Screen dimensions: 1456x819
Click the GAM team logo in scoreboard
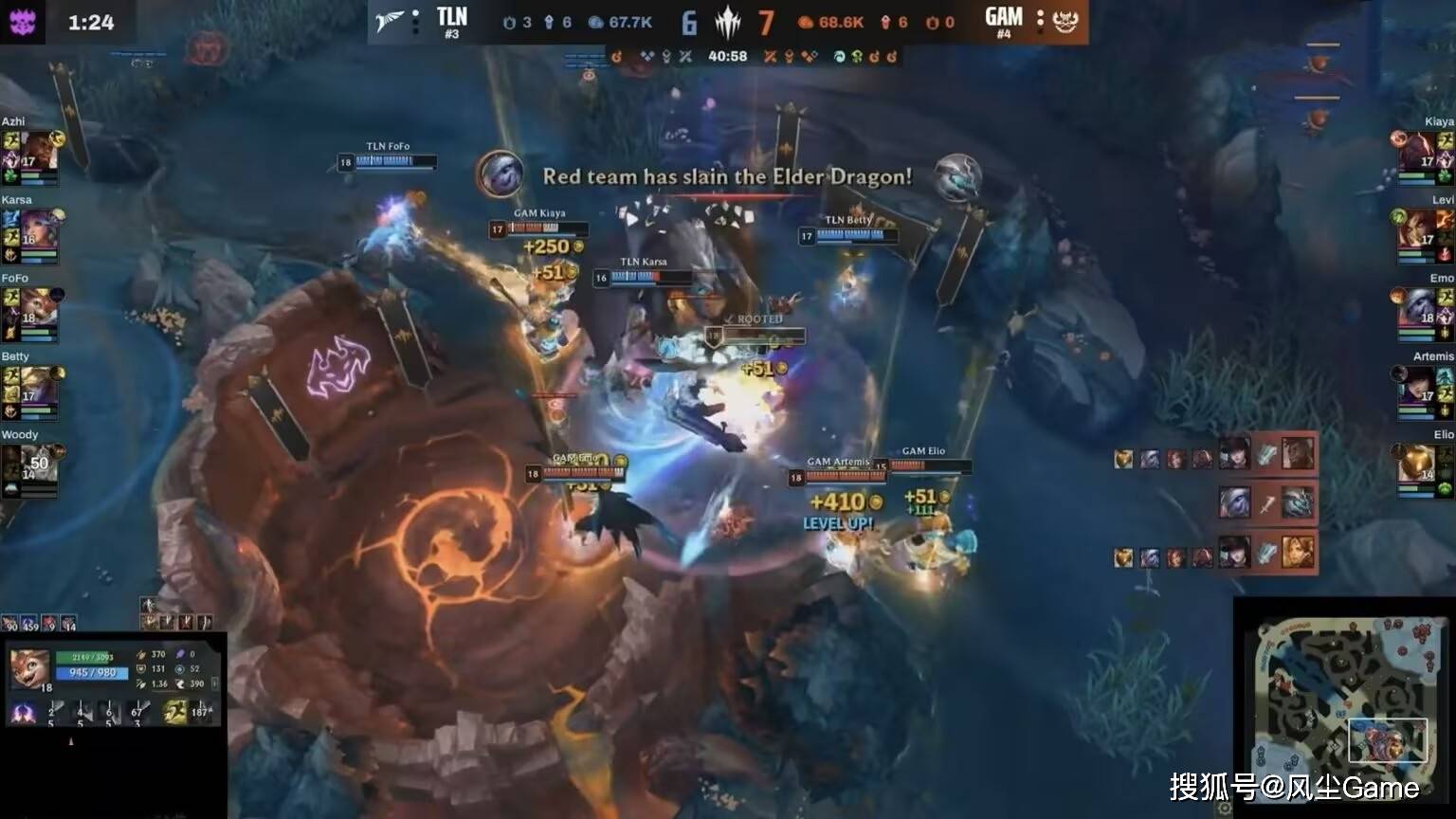pos(1066,21)
